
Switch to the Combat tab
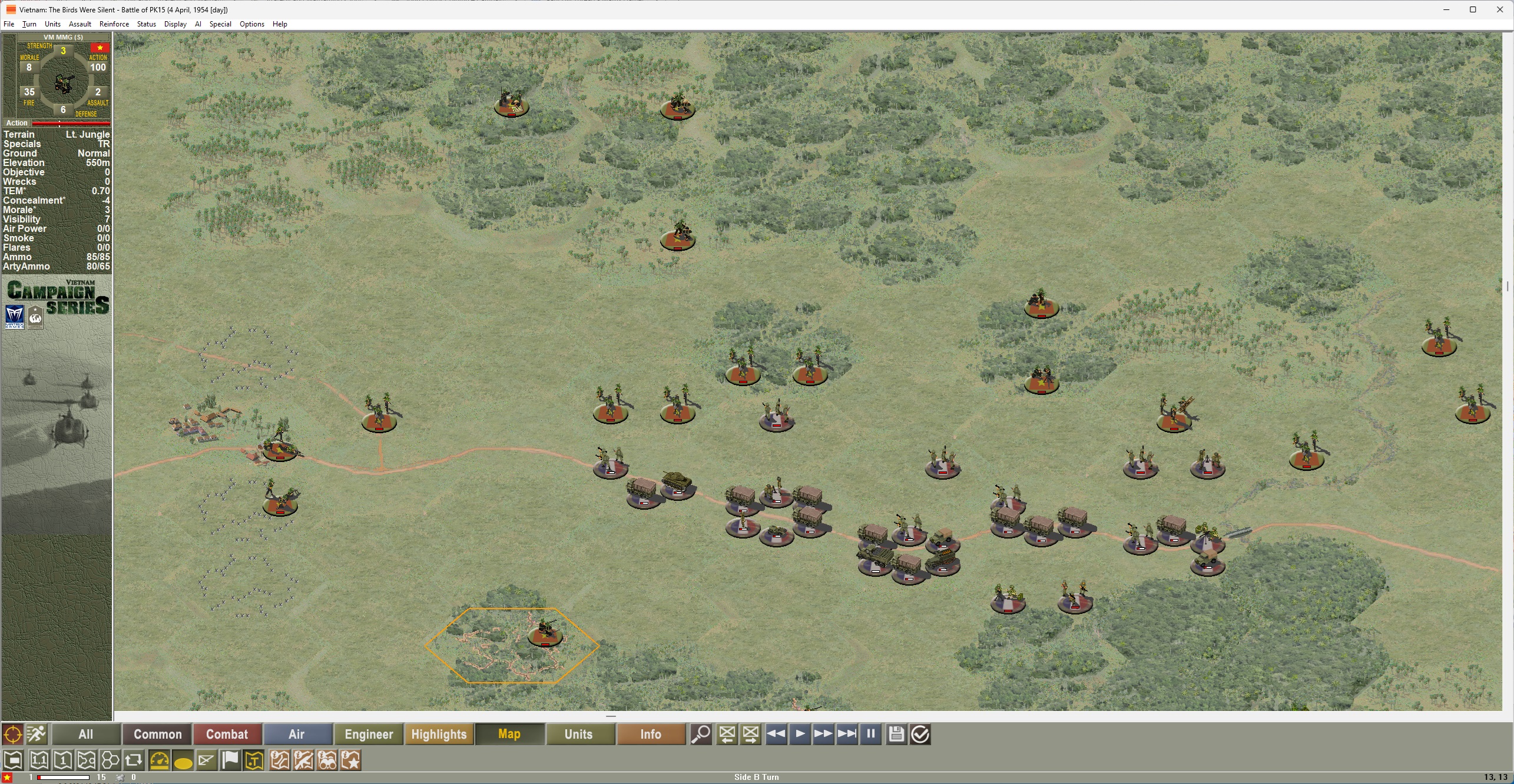227,734
